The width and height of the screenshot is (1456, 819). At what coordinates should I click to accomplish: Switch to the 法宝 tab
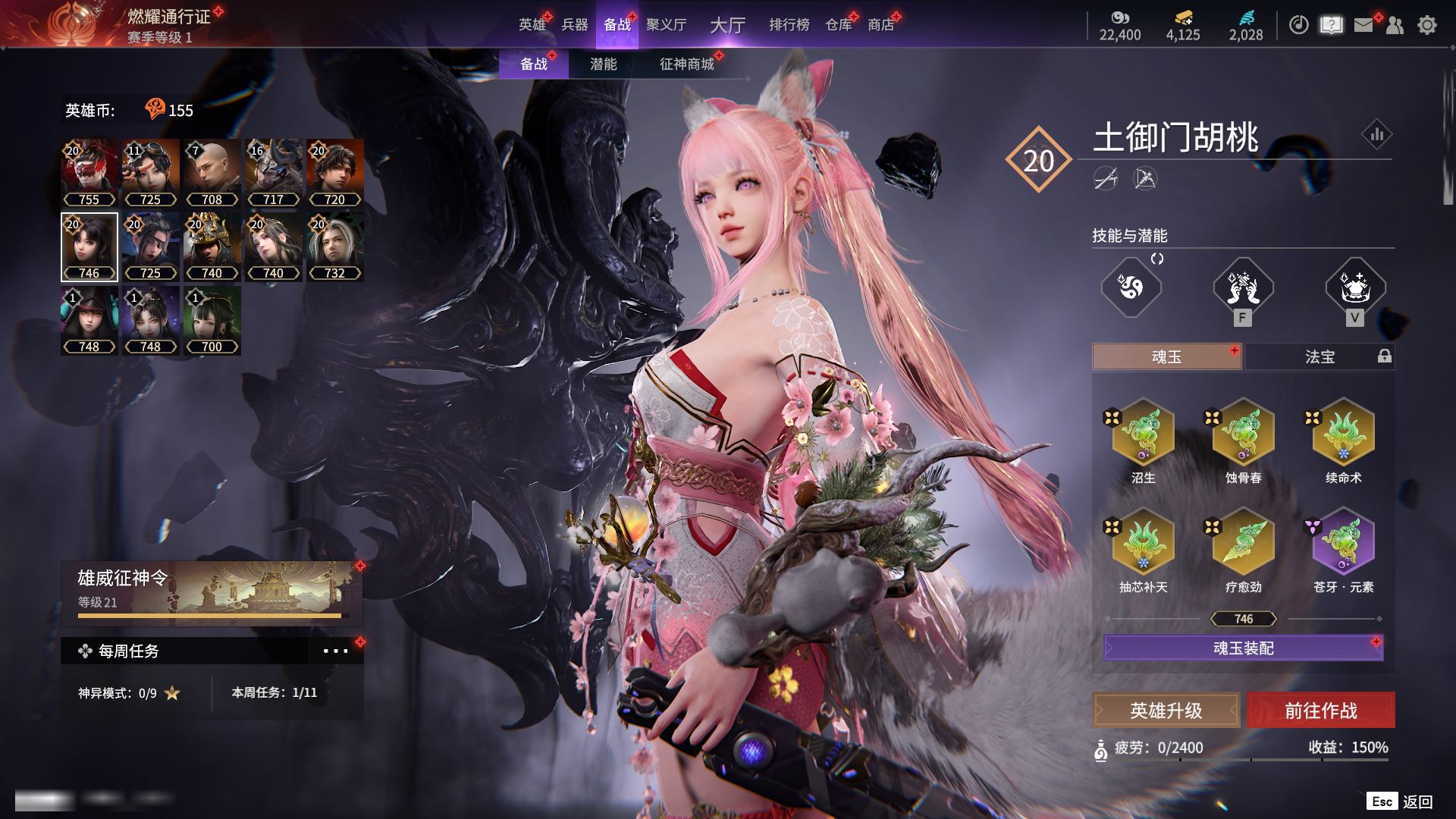(x=1319, y=356)
